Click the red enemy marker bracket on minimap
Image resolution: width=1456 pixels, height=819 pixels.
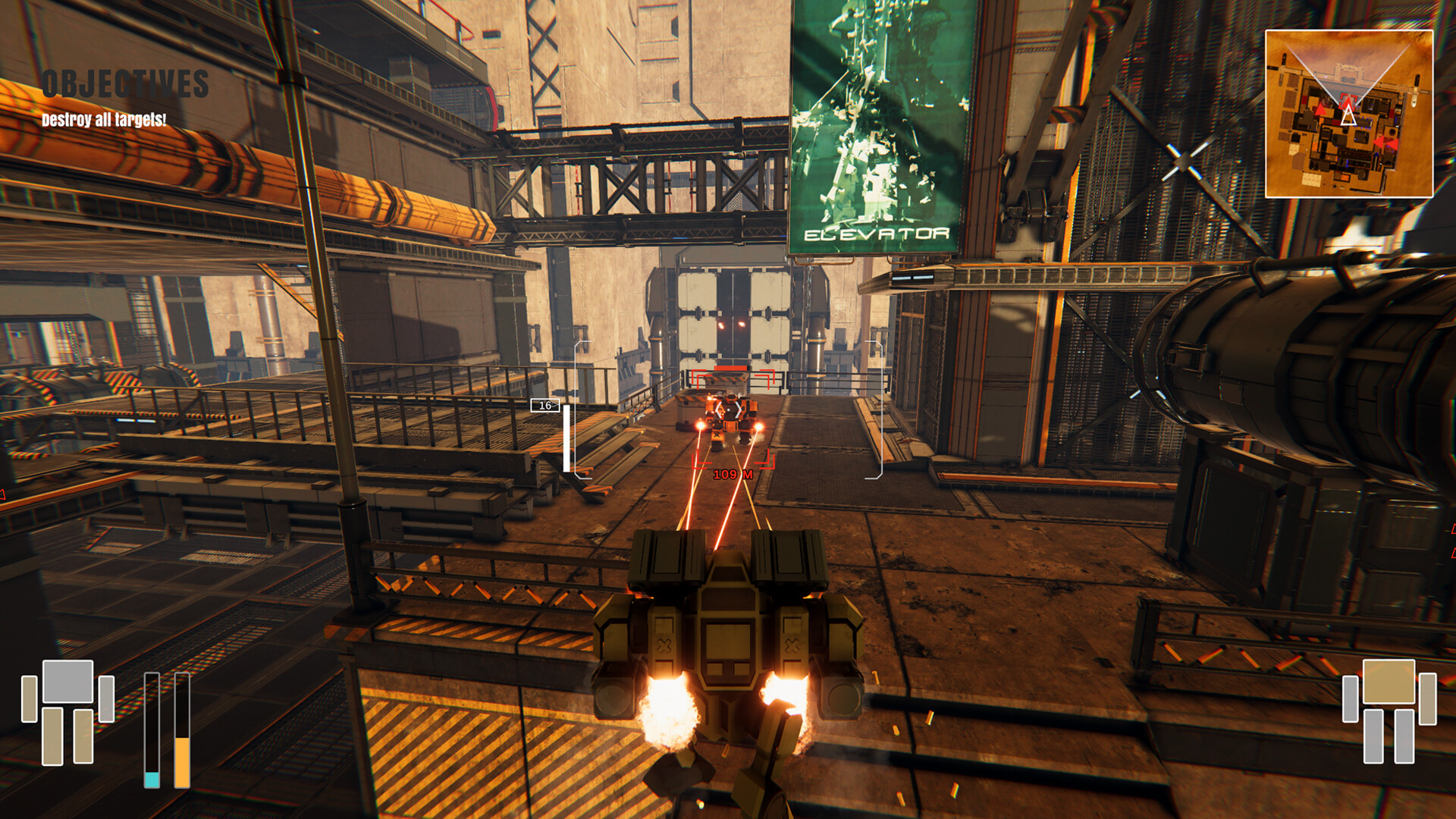pyautogui.click(x=1347, y=99)
